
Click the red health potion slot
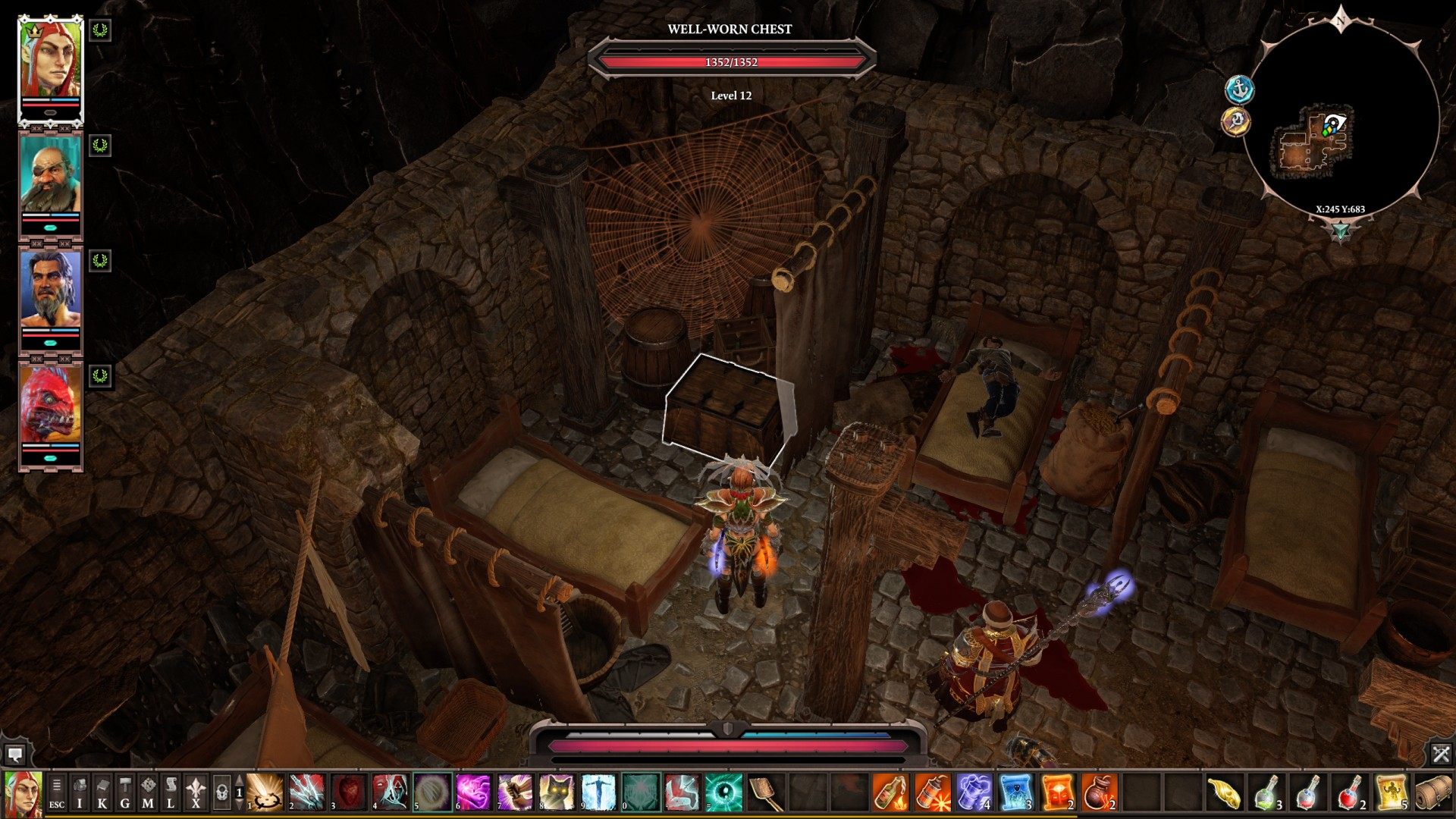[x=1349, y=792]
